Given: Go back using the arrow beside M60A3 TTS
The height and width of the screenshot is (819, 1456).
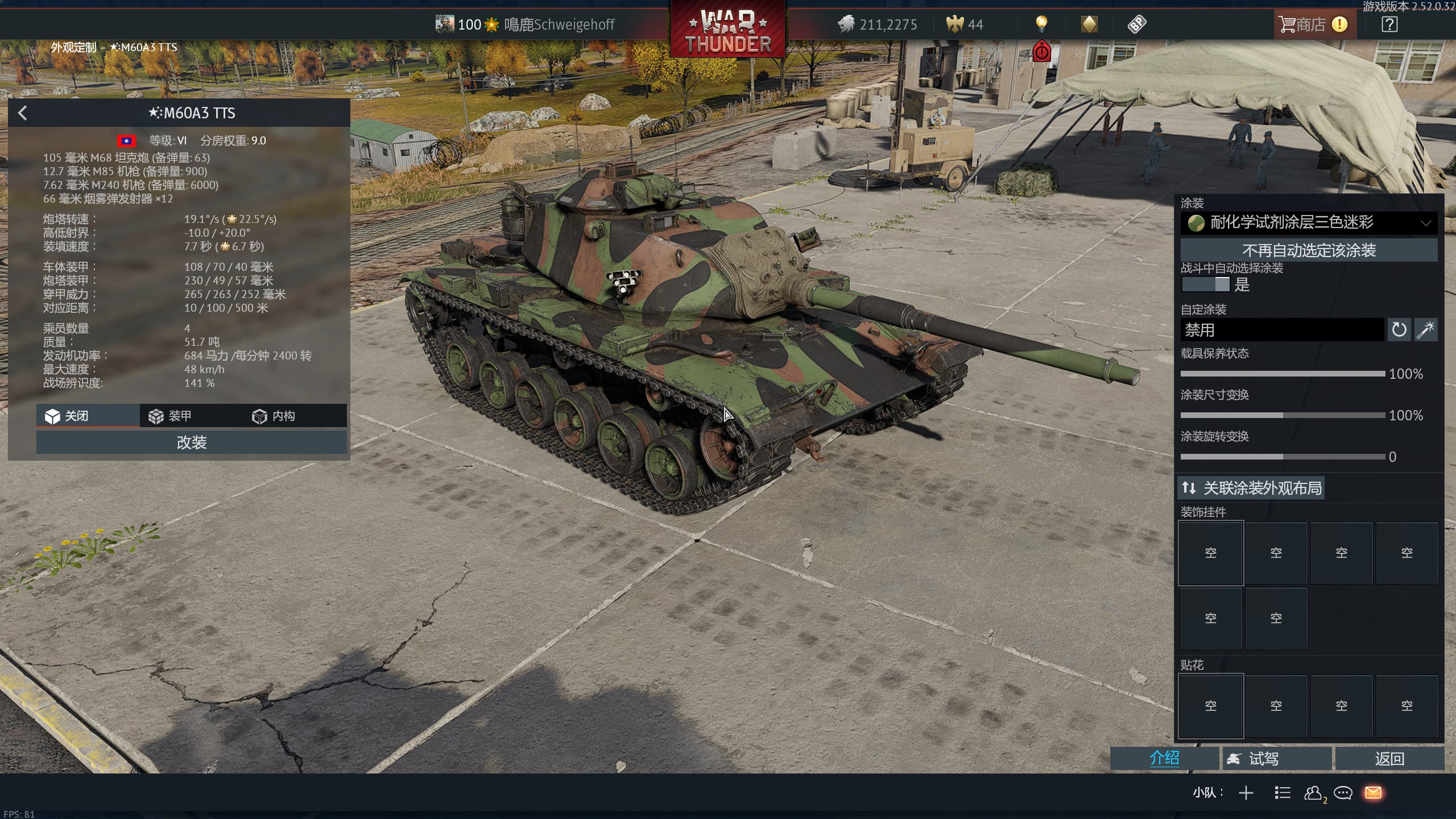Looking at the screenshot, I should (23, 113).
